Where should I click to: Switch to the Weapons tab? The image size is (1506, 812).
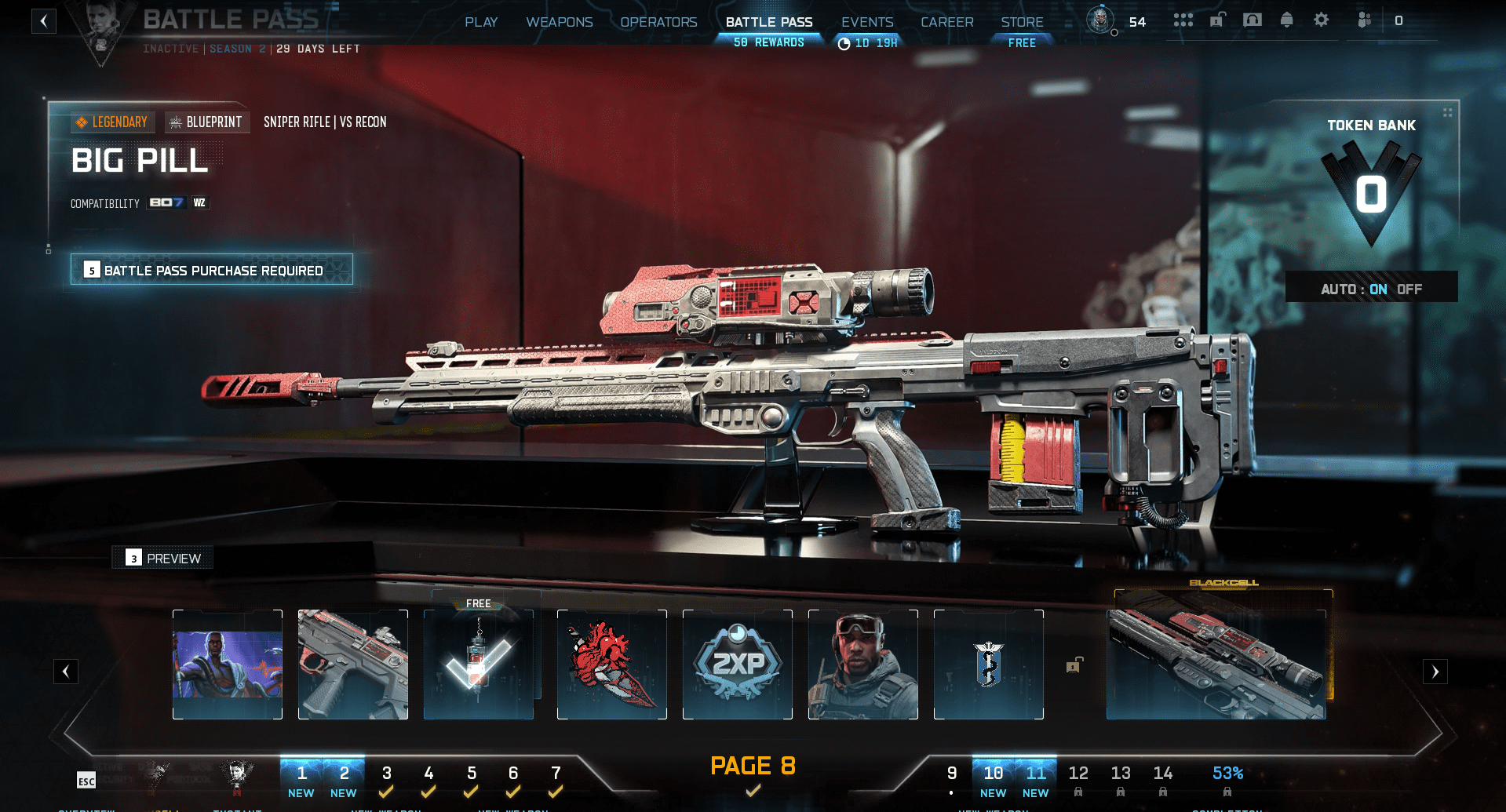(x=559, y=22)
